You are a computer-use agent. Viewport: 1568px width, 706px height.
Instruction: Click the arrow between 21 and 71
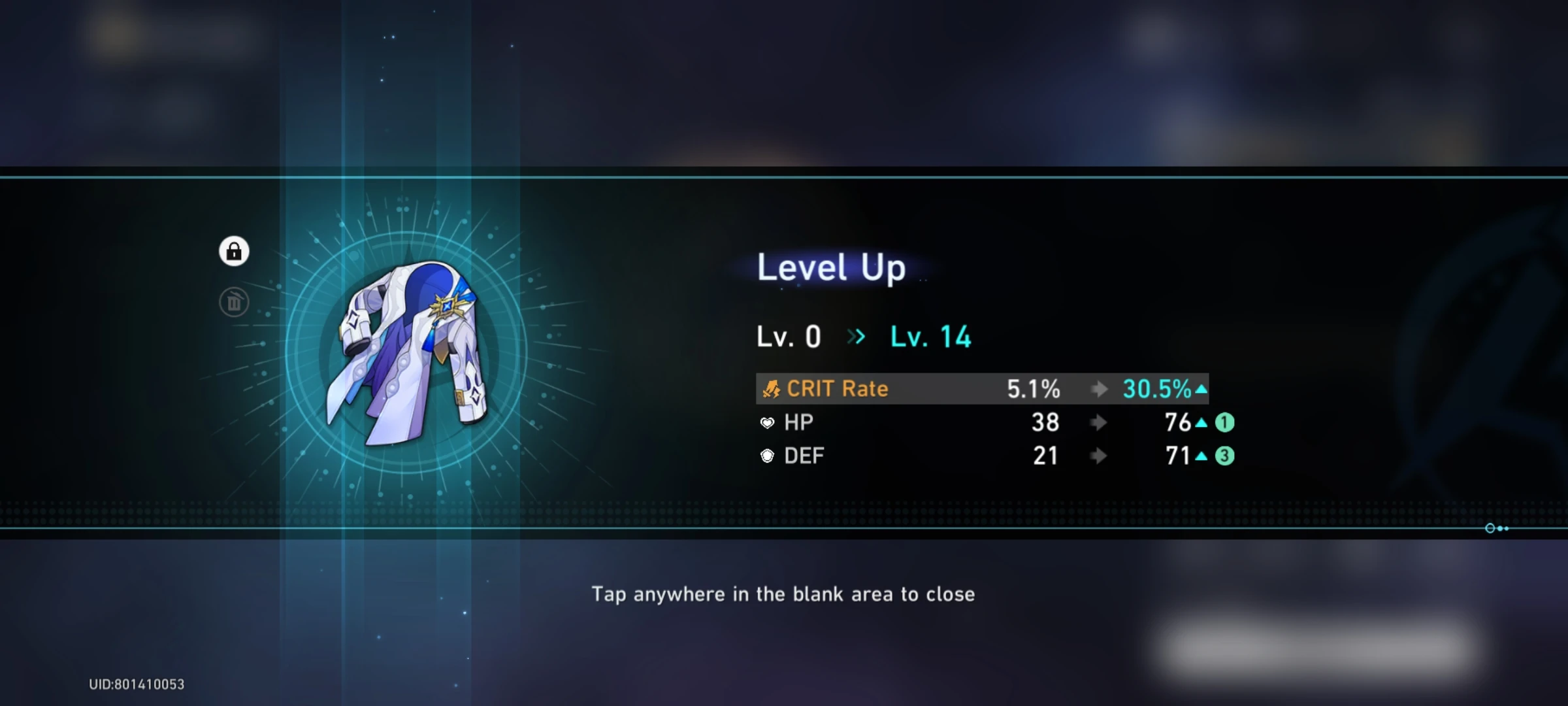pyautogui.click(x=1100, y=456)
